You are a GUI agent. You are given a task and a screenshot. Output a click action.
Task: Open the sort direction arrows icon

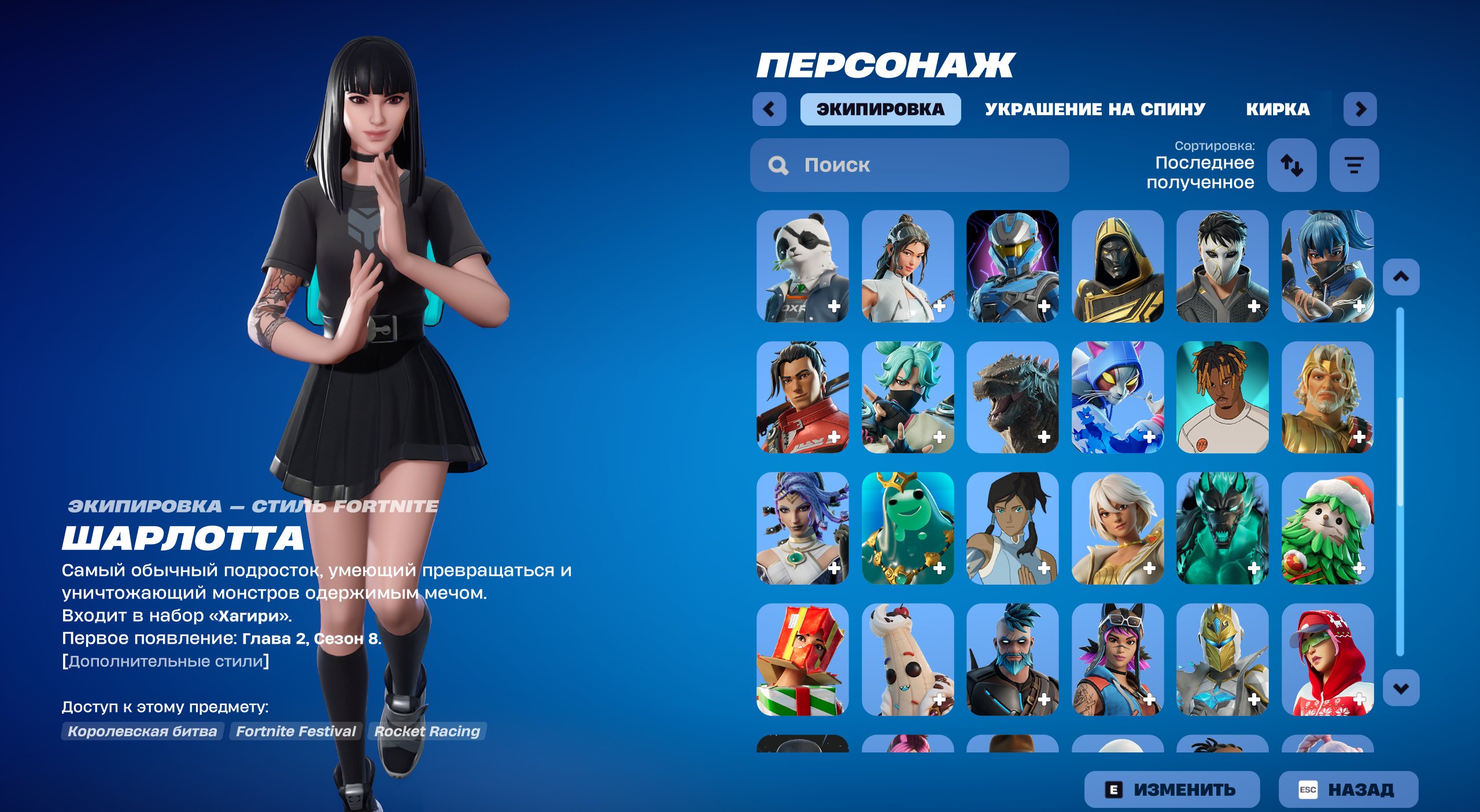[1292, 166]
